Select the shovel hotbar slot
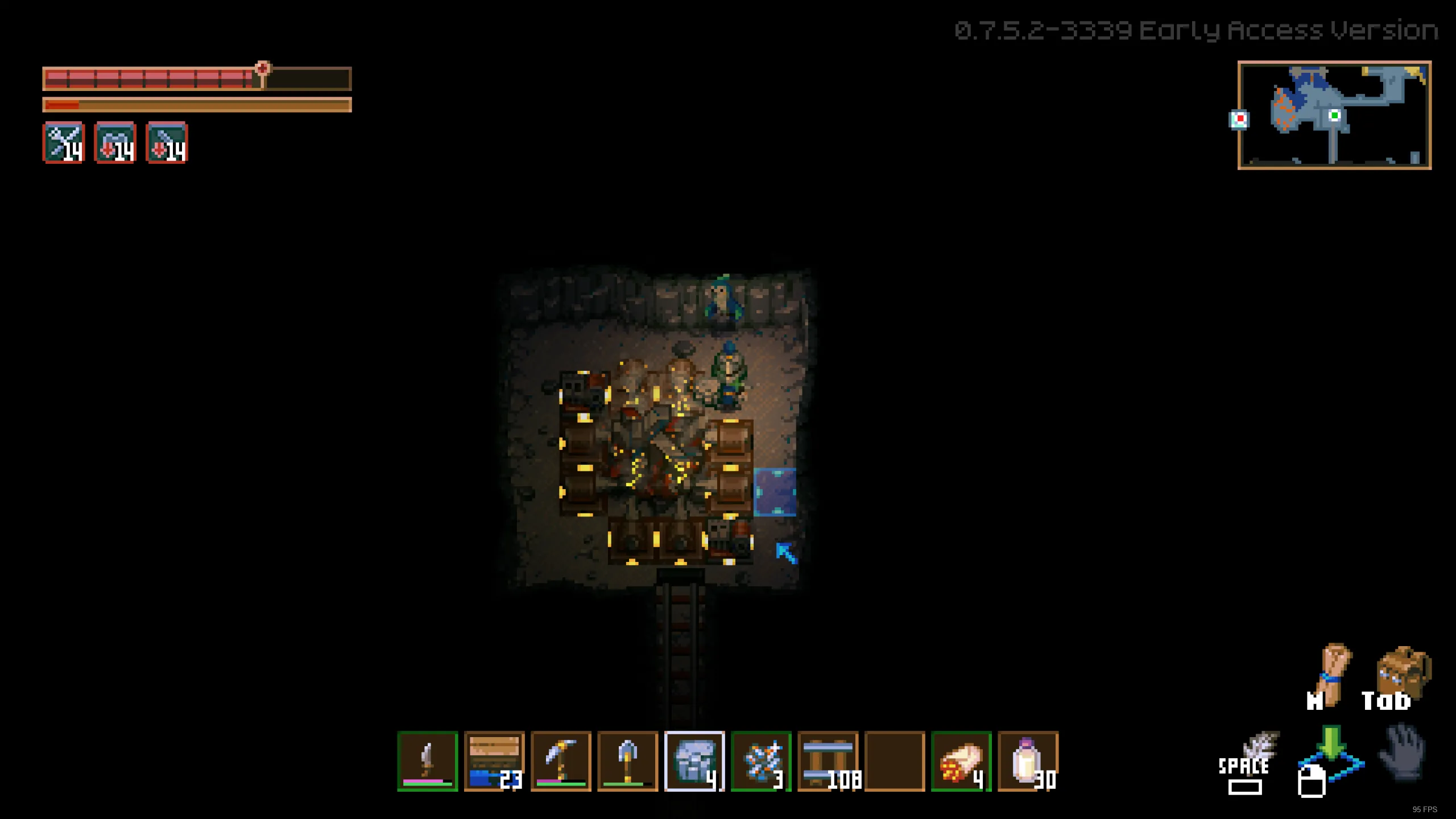The image size is (1456, 819). [x=627, y=761]
